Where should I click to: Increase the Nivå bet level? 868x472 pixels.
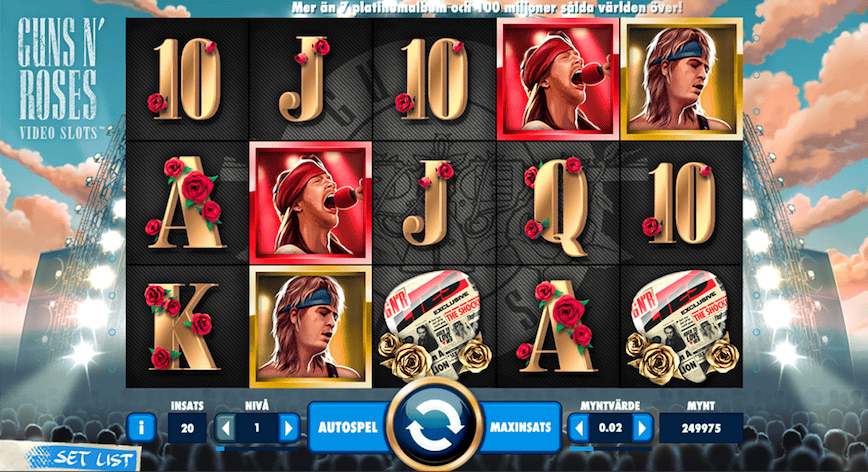click(x=289, y=428)
